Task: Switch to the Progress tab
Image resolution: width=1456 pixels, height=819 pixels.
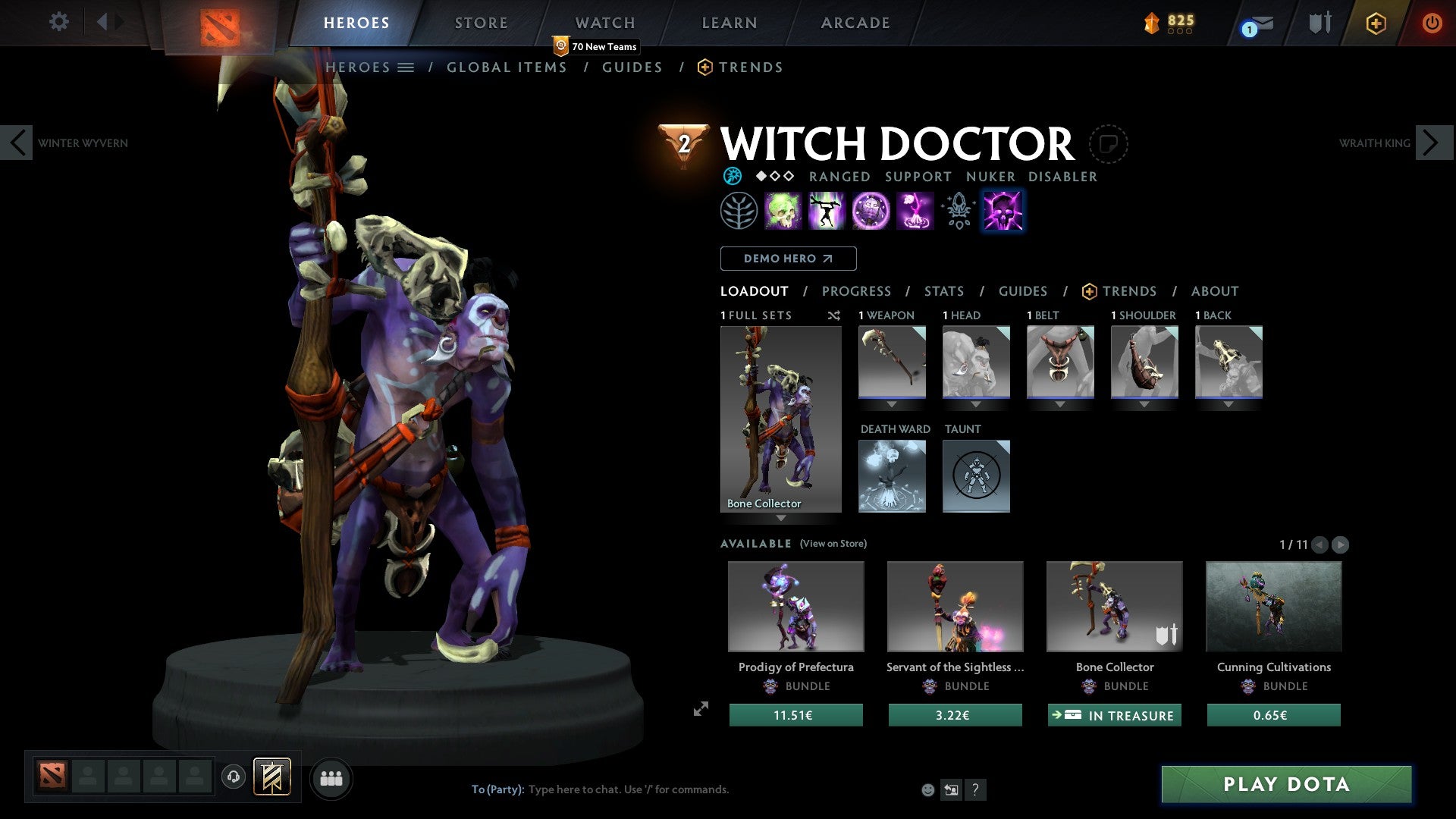Action: (x=857, y=290)
